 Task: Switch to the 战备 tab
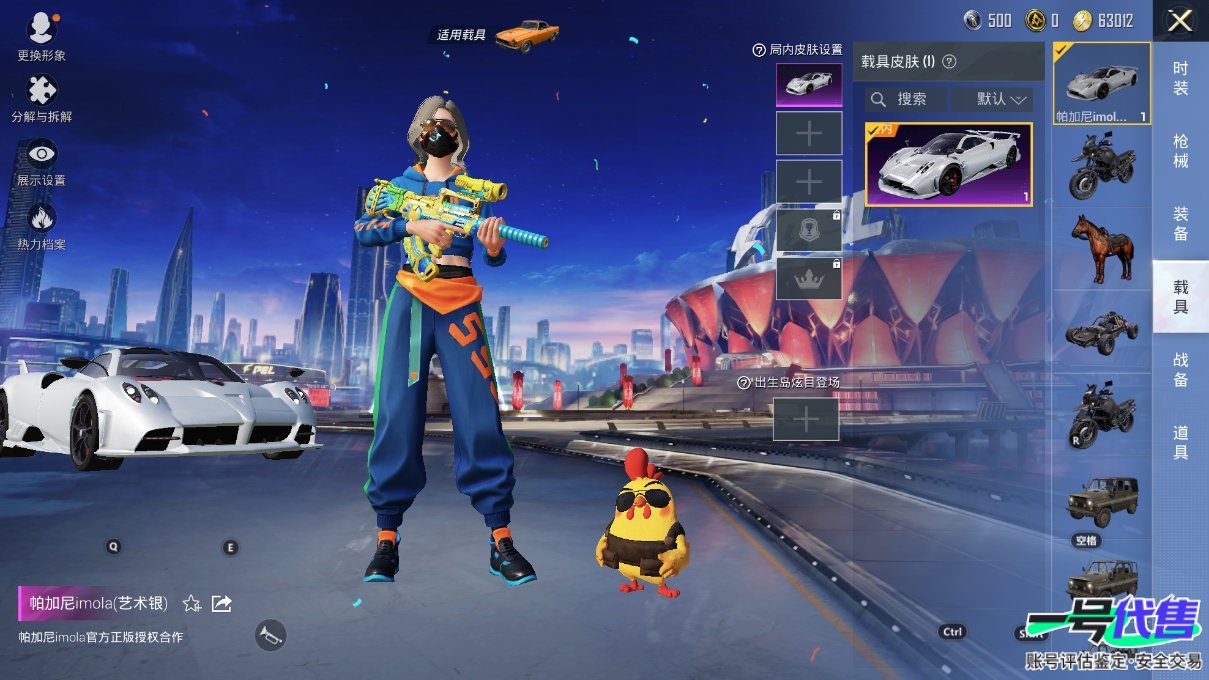click(1180, 369)
